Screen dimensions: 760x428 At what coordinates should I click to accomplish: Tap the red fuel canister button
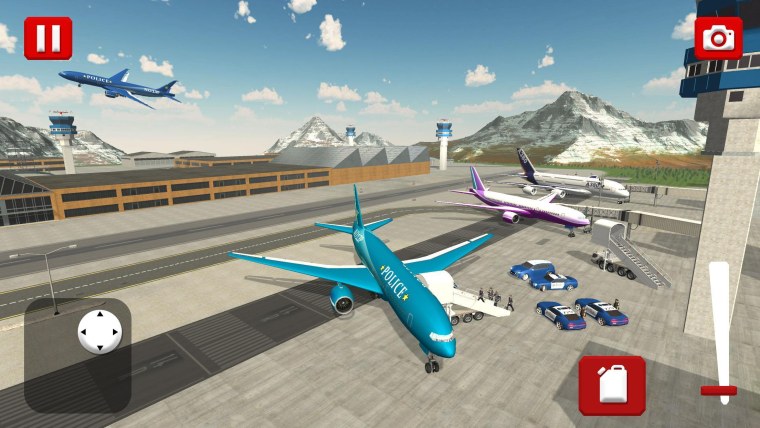click(611, 385)
